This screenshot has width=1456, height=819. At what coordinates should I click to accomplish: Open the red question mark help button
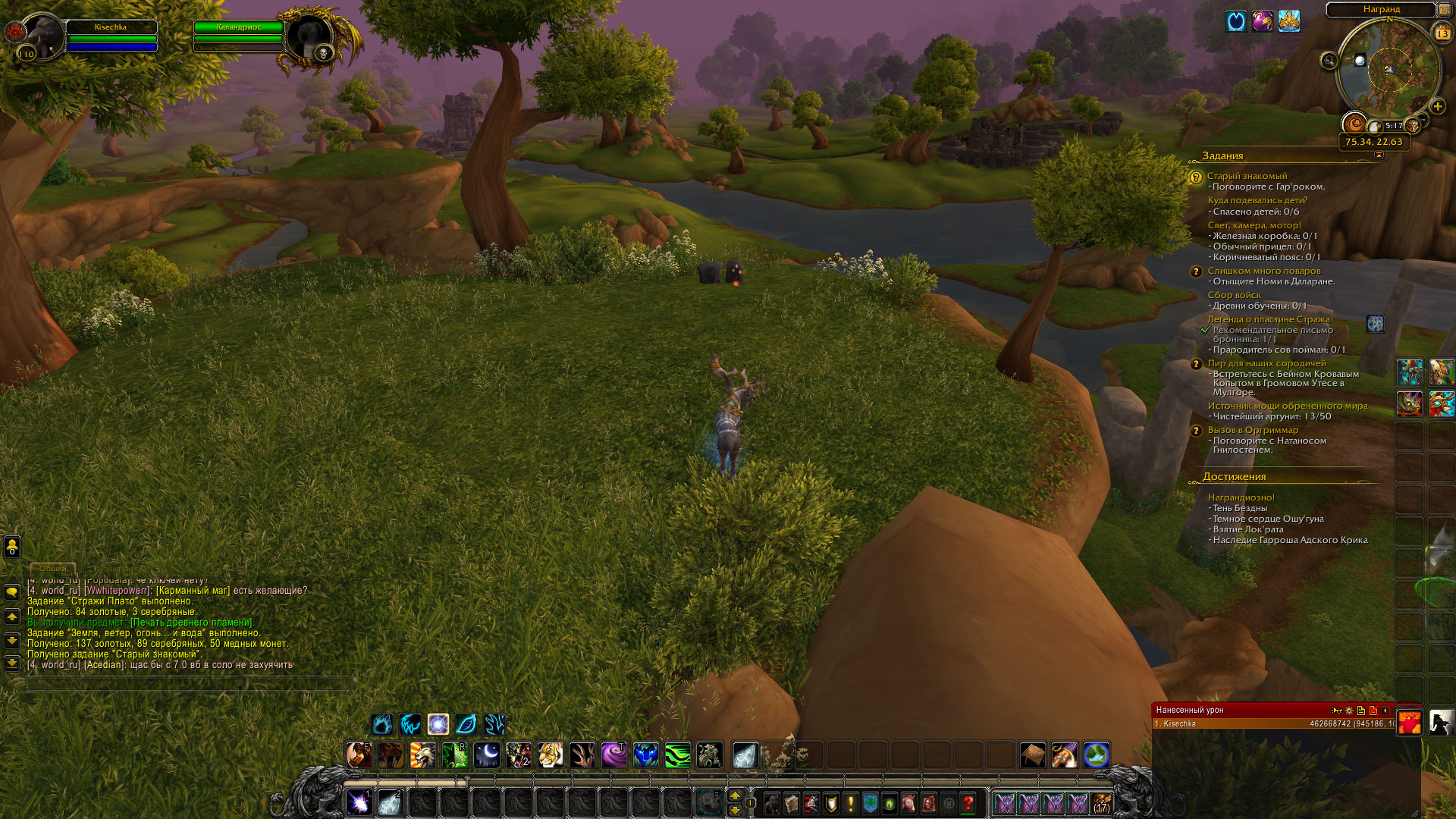click(x=968, y=803)
